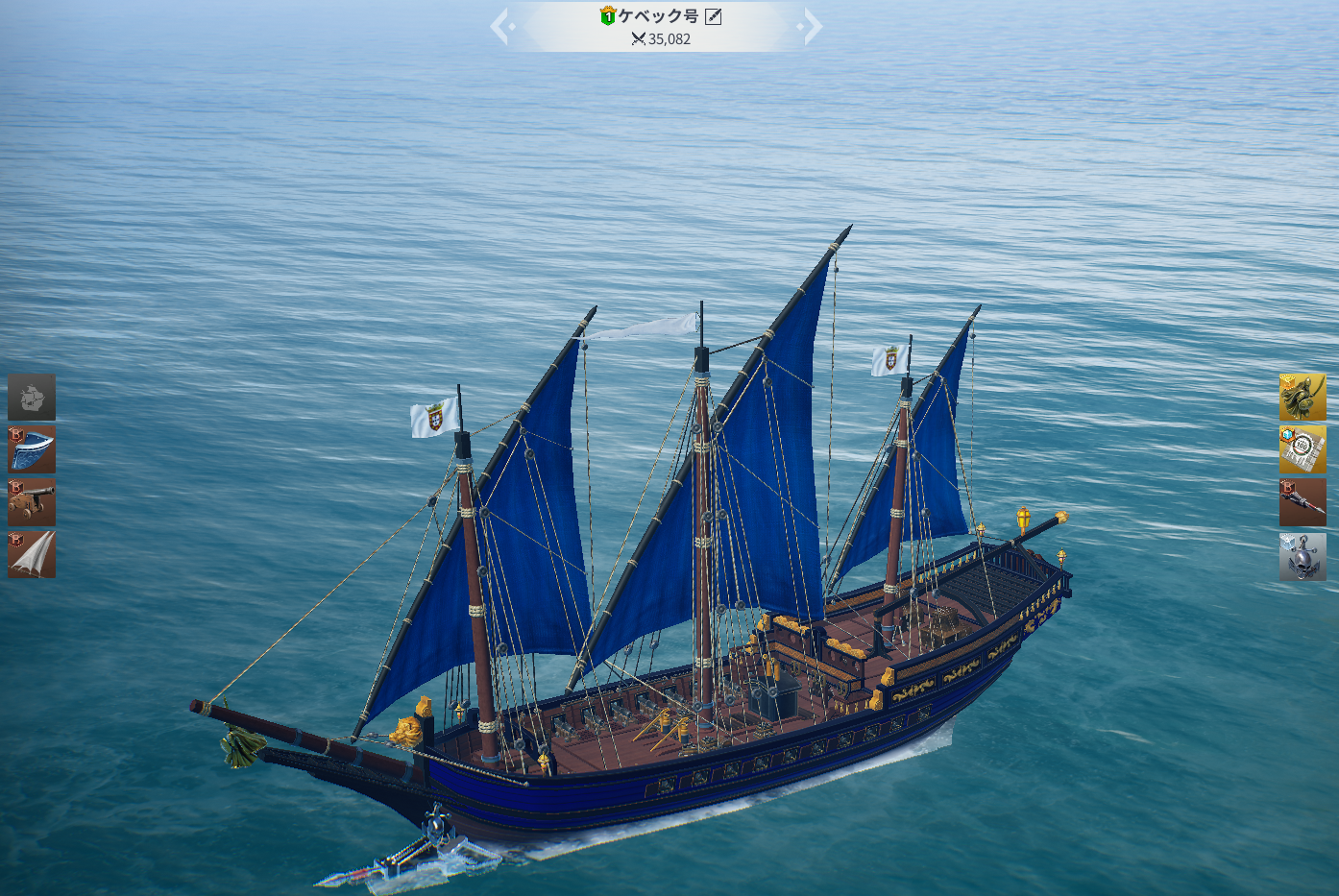
Task: Edit the ship name with the pencil icon
Action: (x=713, y=16)
